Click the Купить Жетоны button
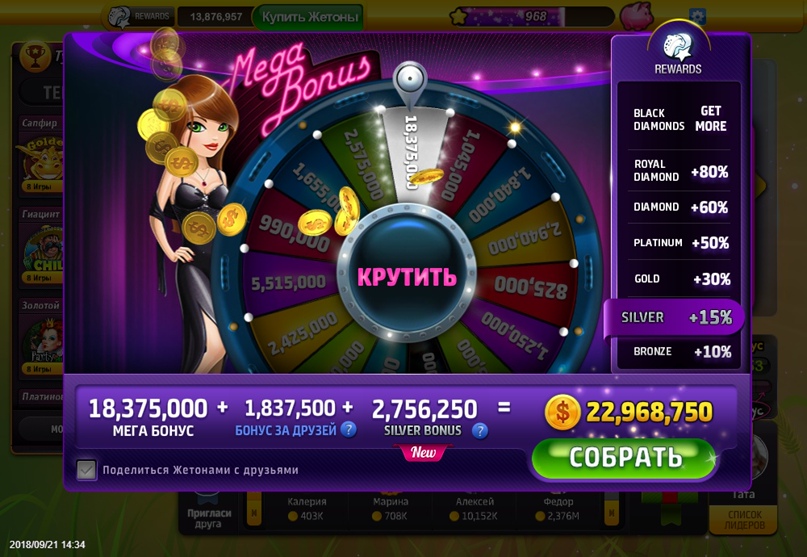 307,16
